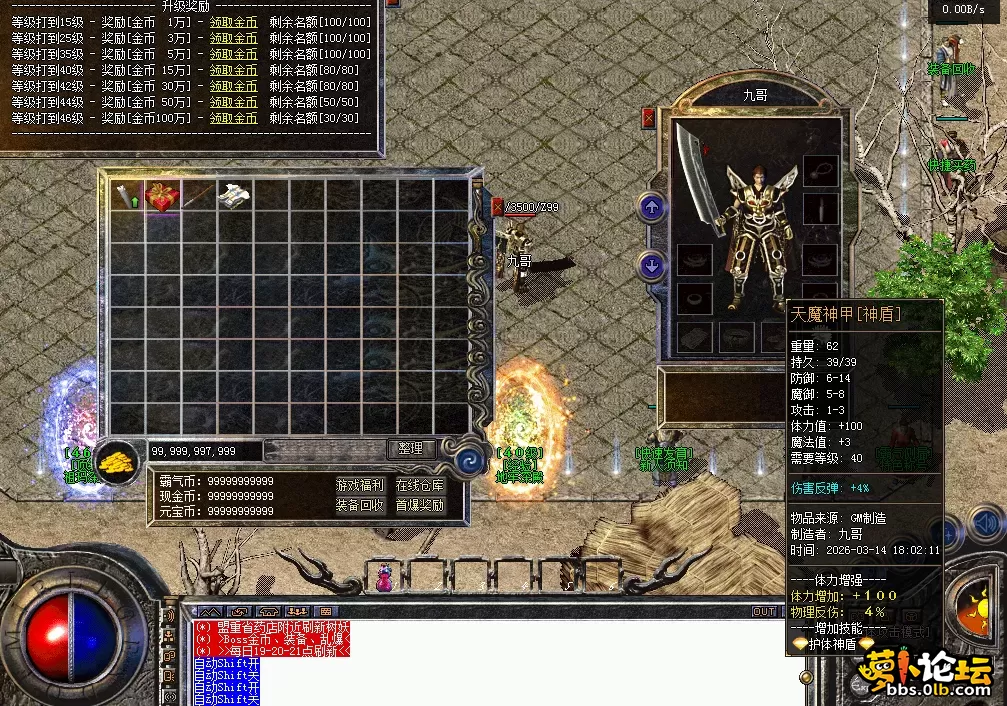Screen dimensions: 1007x706
Task: Click the gold ingot pile icon
Action: (119, 461)
